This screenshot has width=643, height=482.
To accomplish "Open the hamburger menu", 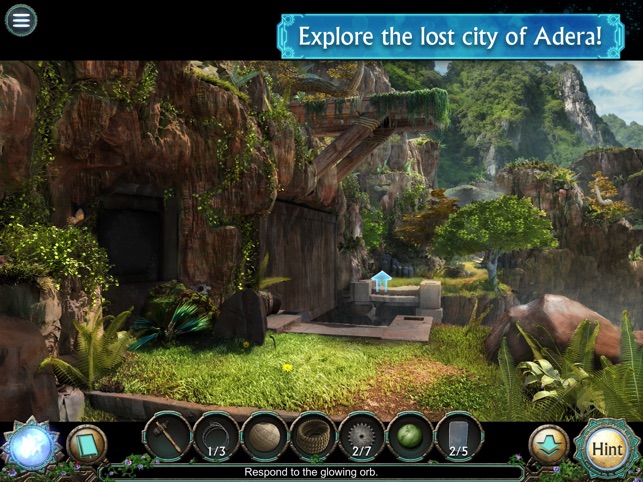I will coord(21,20).
